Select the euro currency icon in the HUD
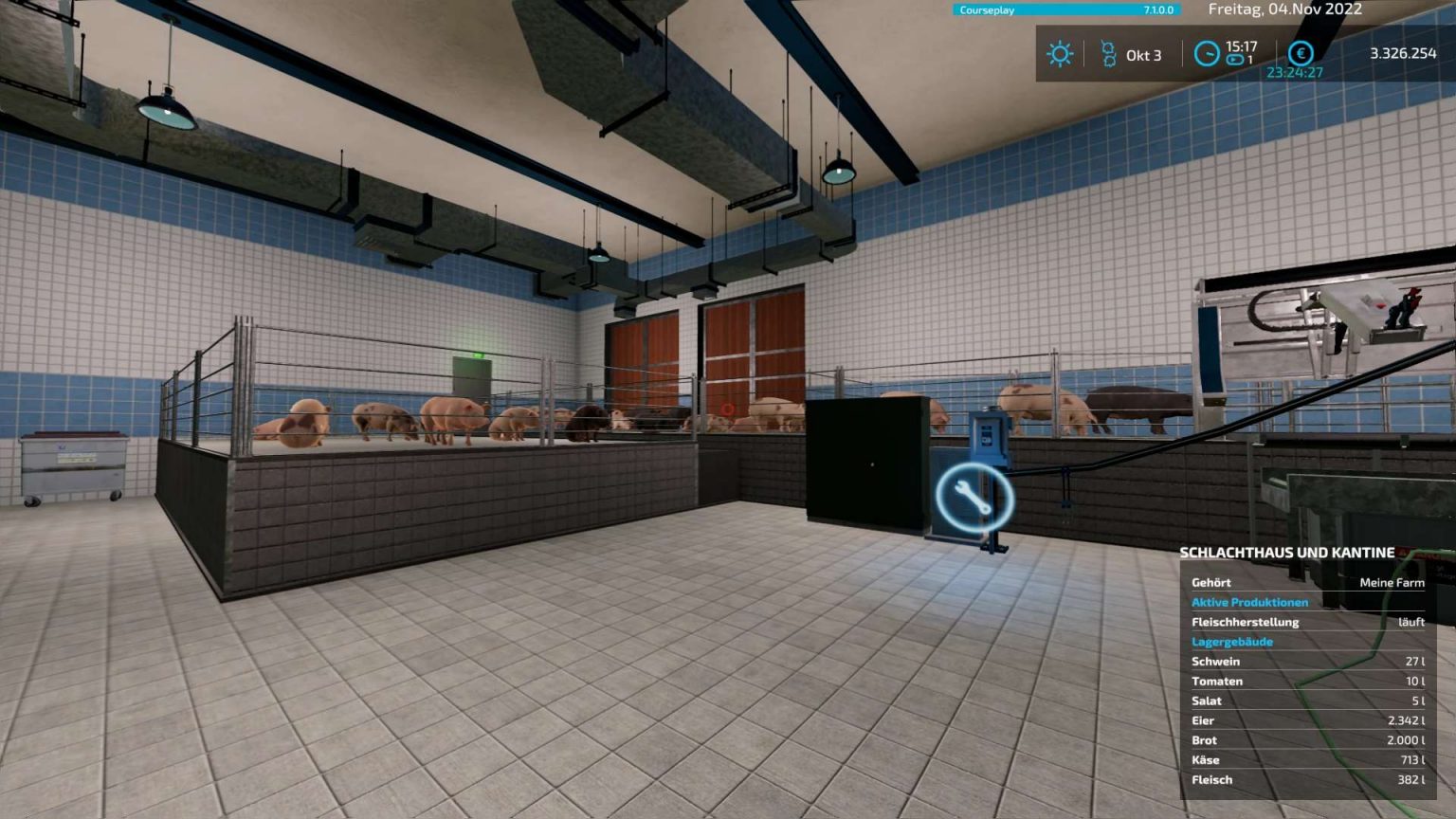1456x819 pixels. 1301,53
